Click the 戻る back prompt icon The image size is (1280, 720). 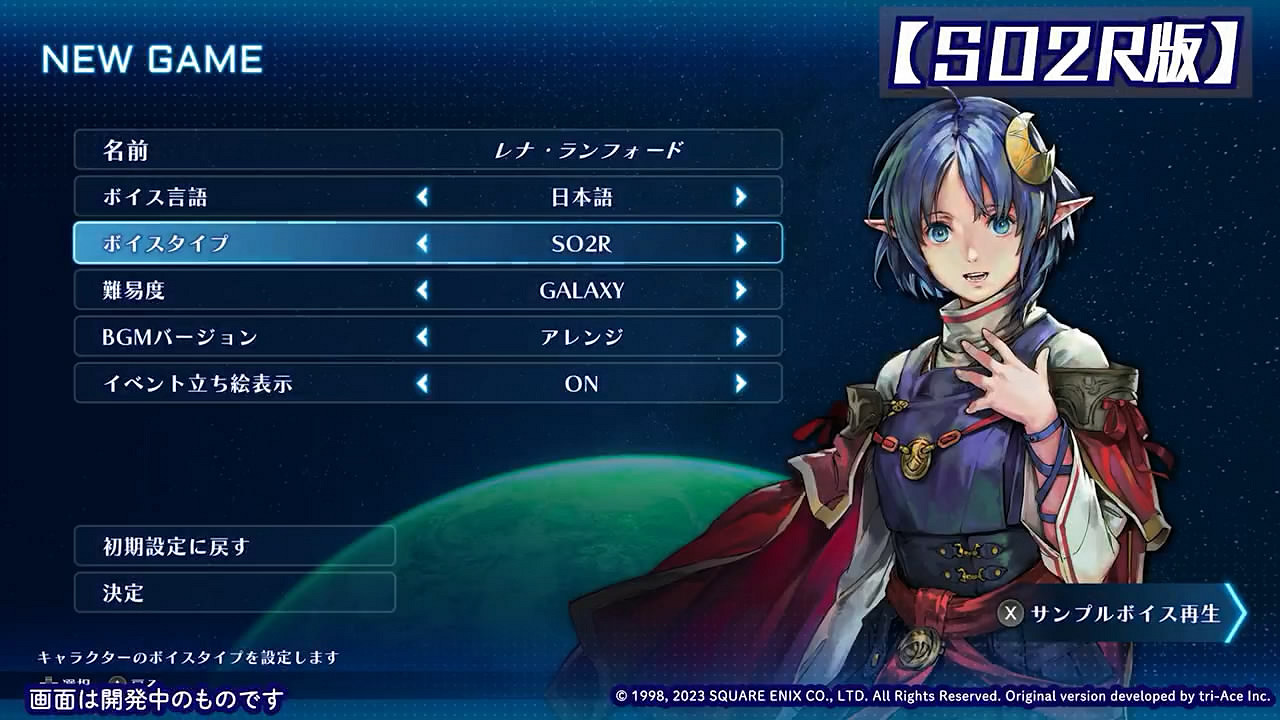click(x=117, y=680)
